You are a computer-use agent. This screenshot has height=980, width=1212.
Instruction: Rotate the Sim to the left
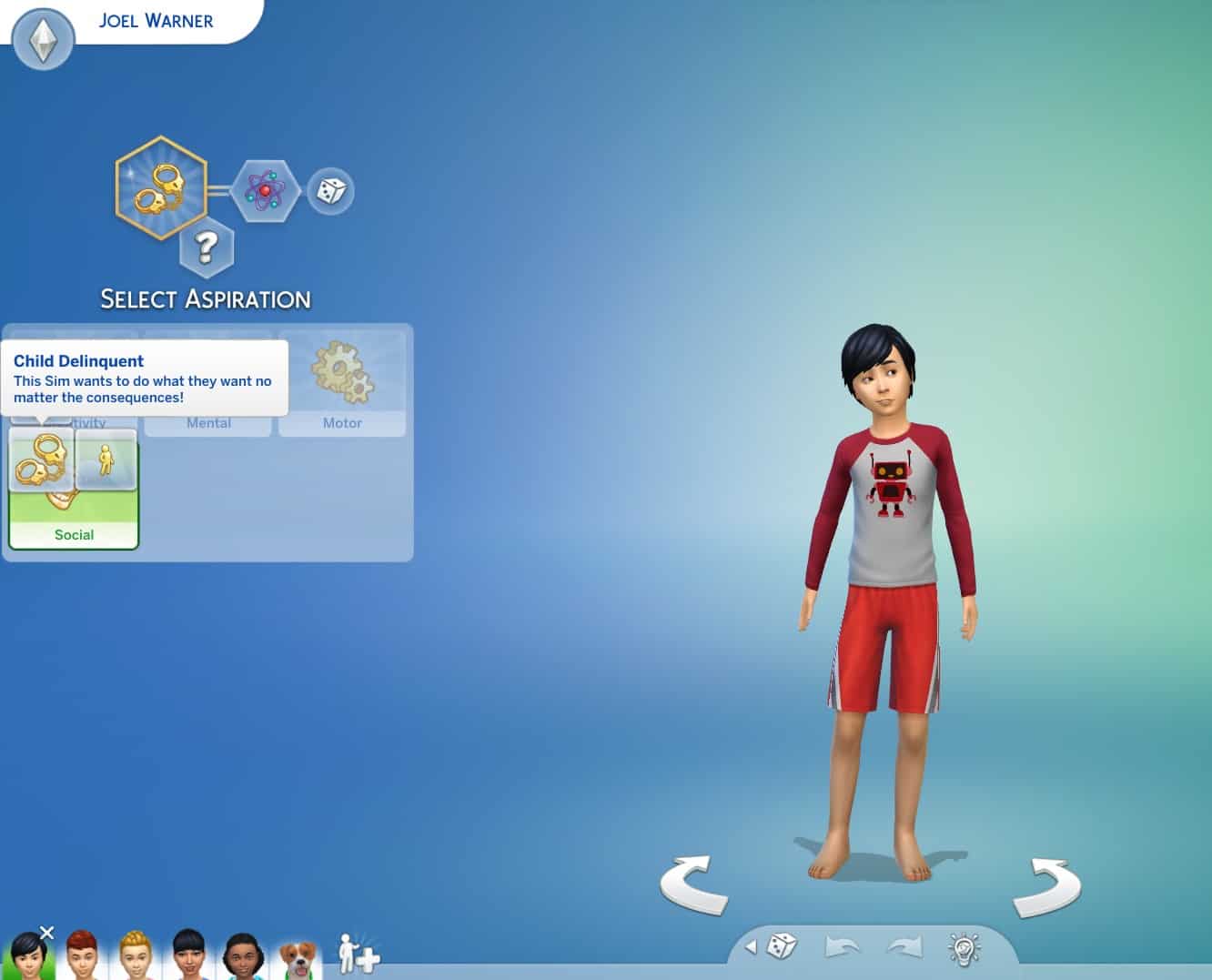point(693,884)
